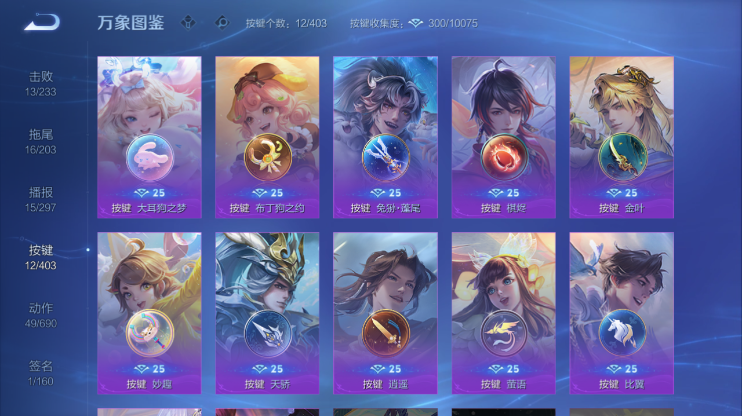Click the round icon left of 按键个数

222,22
